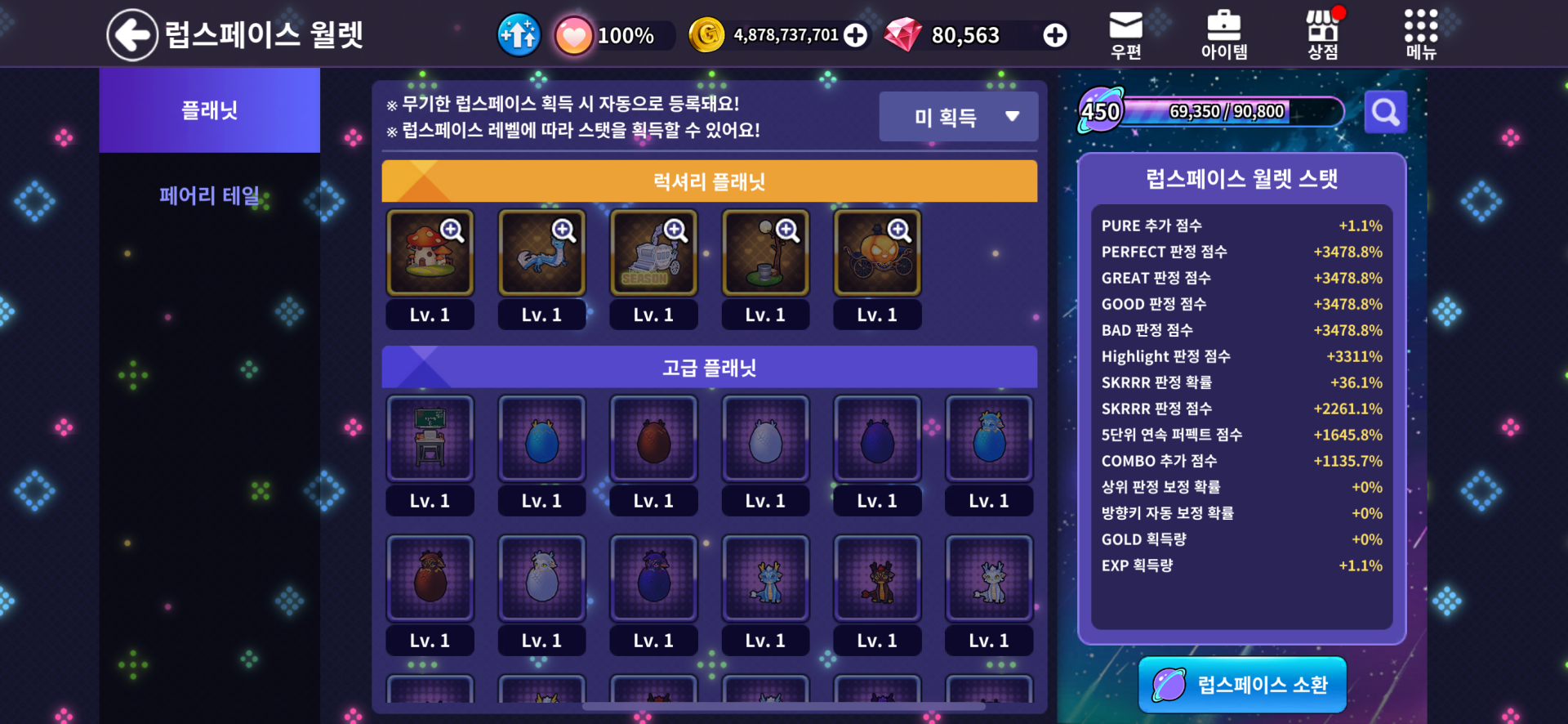Go back with the arrow button
Viewport: 1568px width, 724px height.
click(x=131, y=35)
